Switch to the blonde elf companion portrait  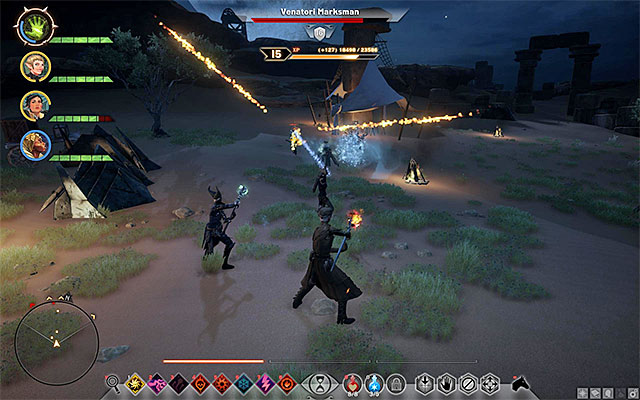(34, 66)
